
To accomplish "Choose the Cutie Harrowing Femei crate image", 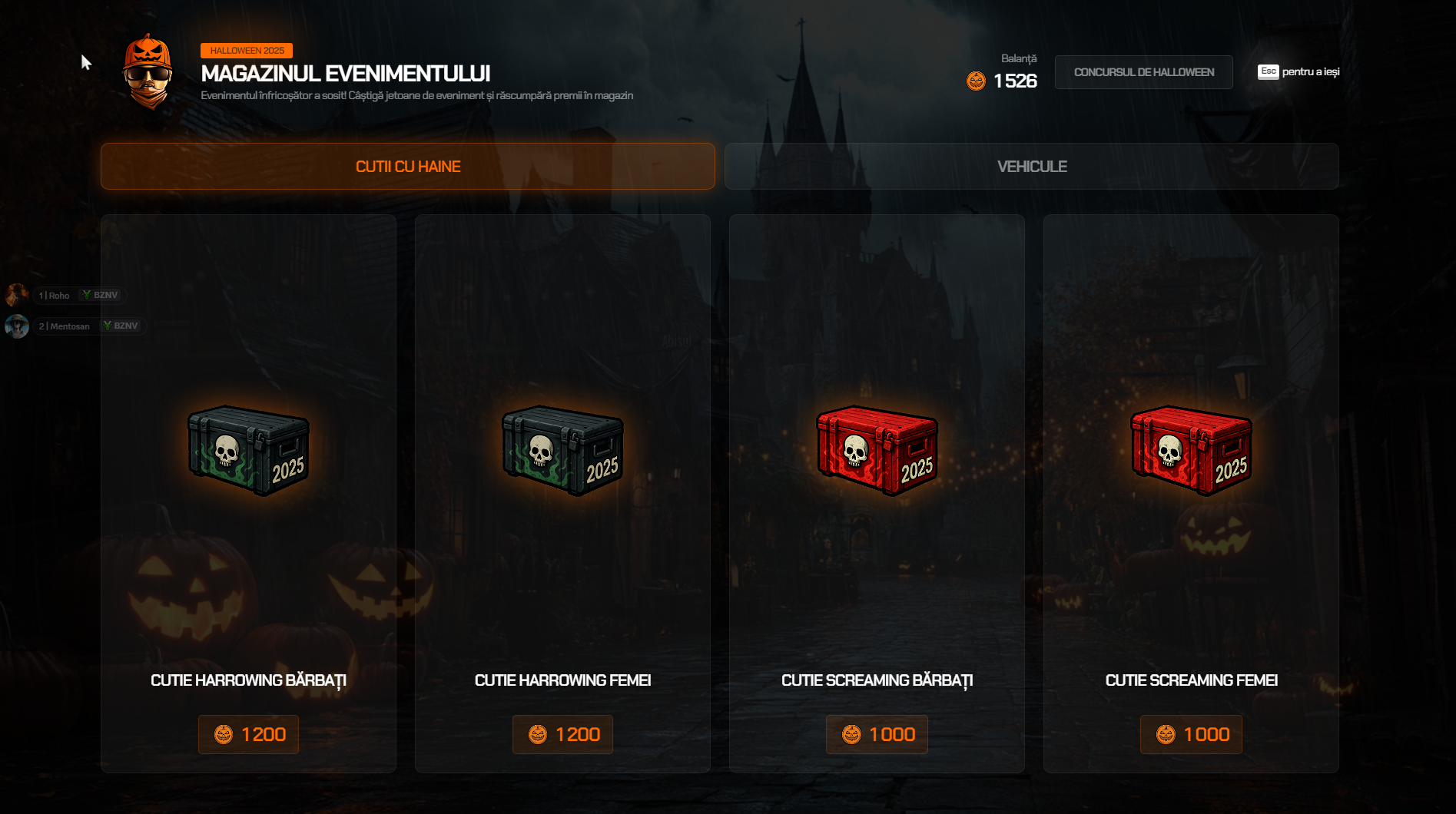I will [x=562, y=450].
